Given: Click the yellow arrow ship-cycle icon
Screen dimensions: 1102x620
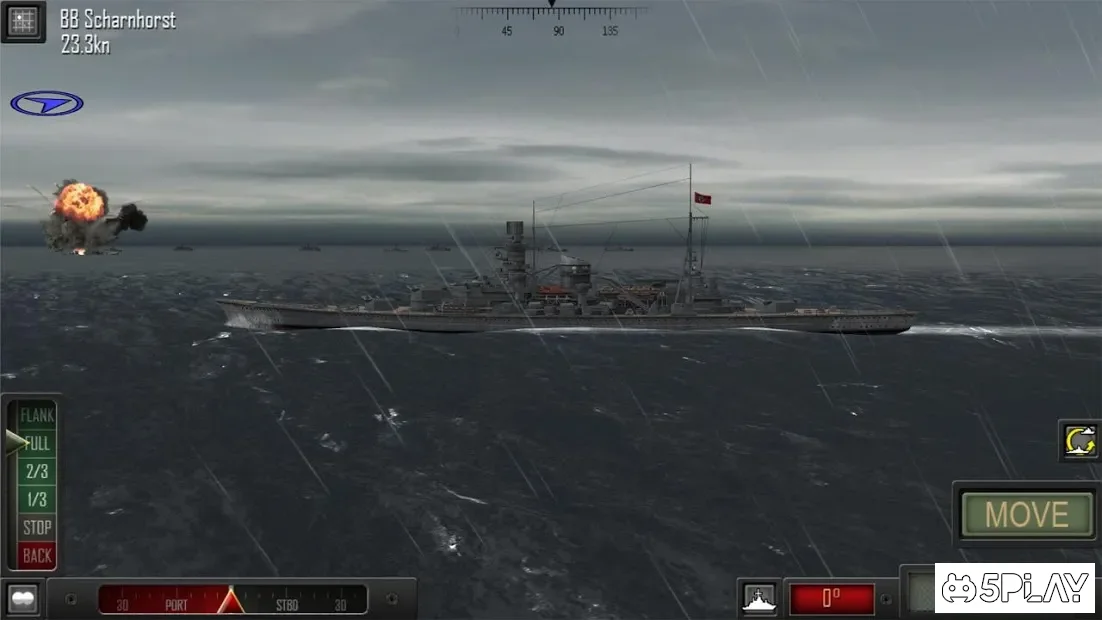Looking at the screenshot, I should tap(1080, 441).
